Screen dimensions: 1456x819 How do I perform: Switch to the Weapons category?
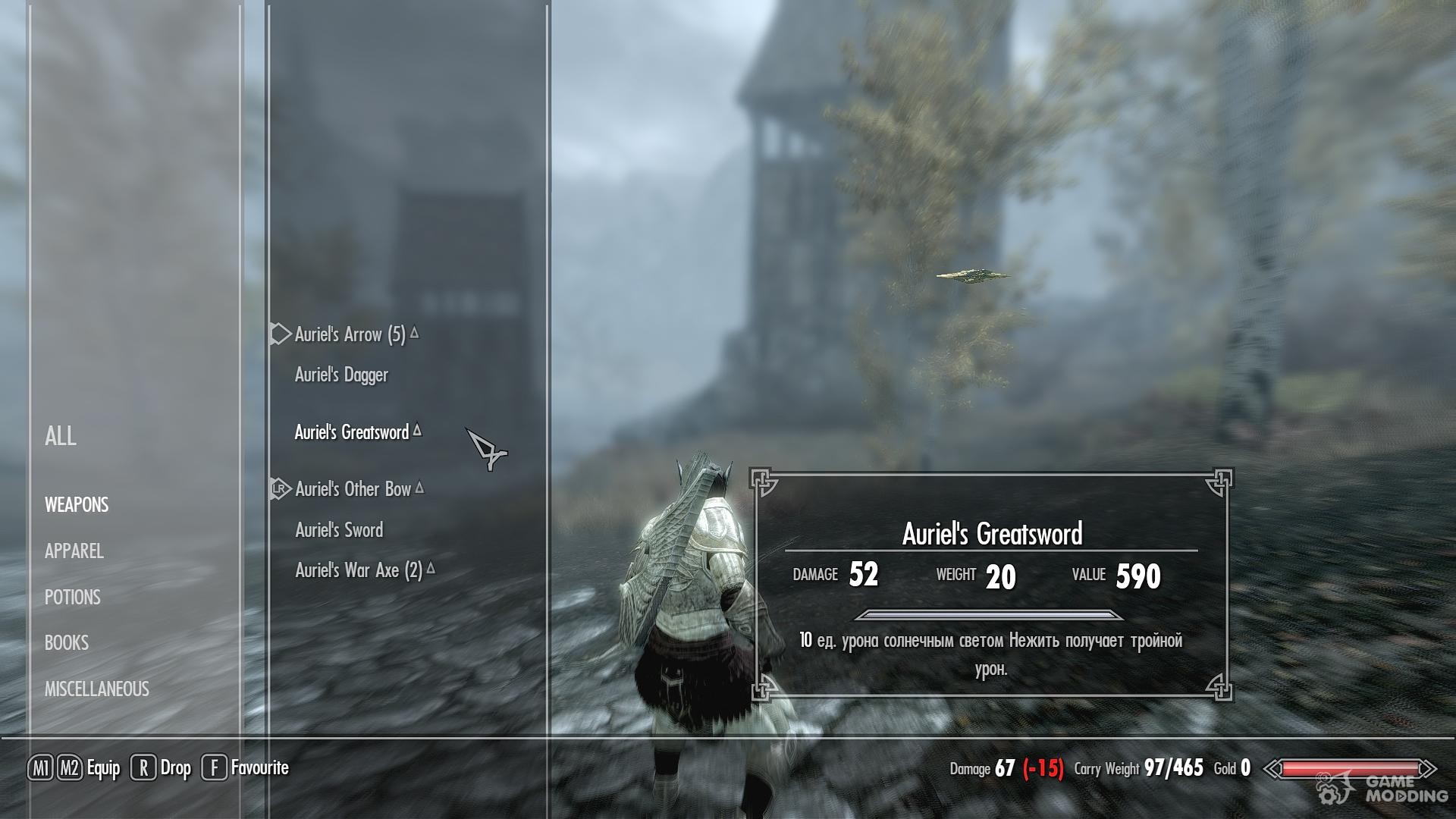coord(77,505)
